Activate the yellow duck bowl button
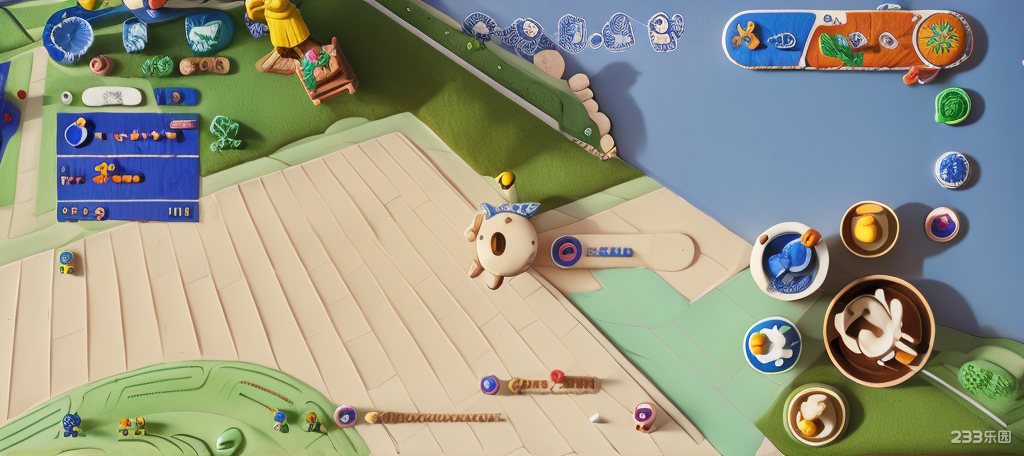 tap(868, 229)
